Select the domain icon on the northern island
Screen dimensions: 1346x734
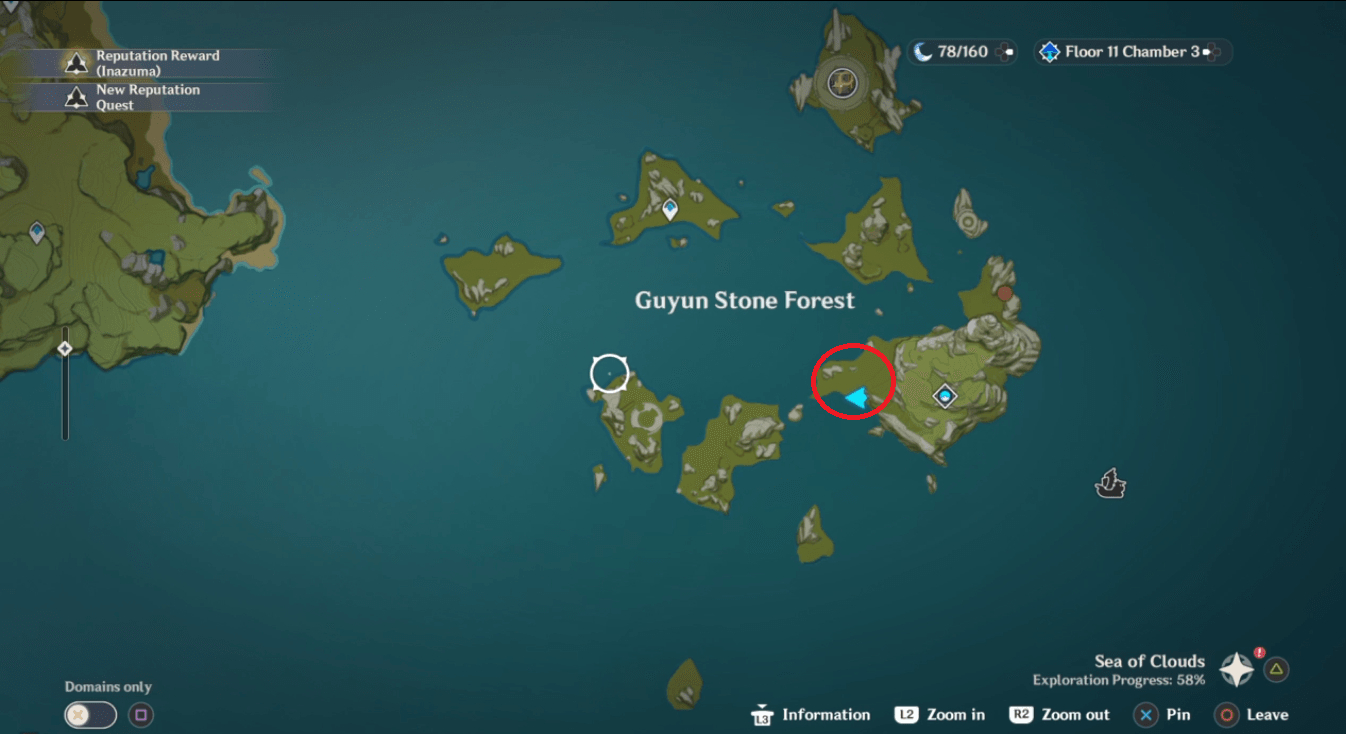tap(668, 209)
